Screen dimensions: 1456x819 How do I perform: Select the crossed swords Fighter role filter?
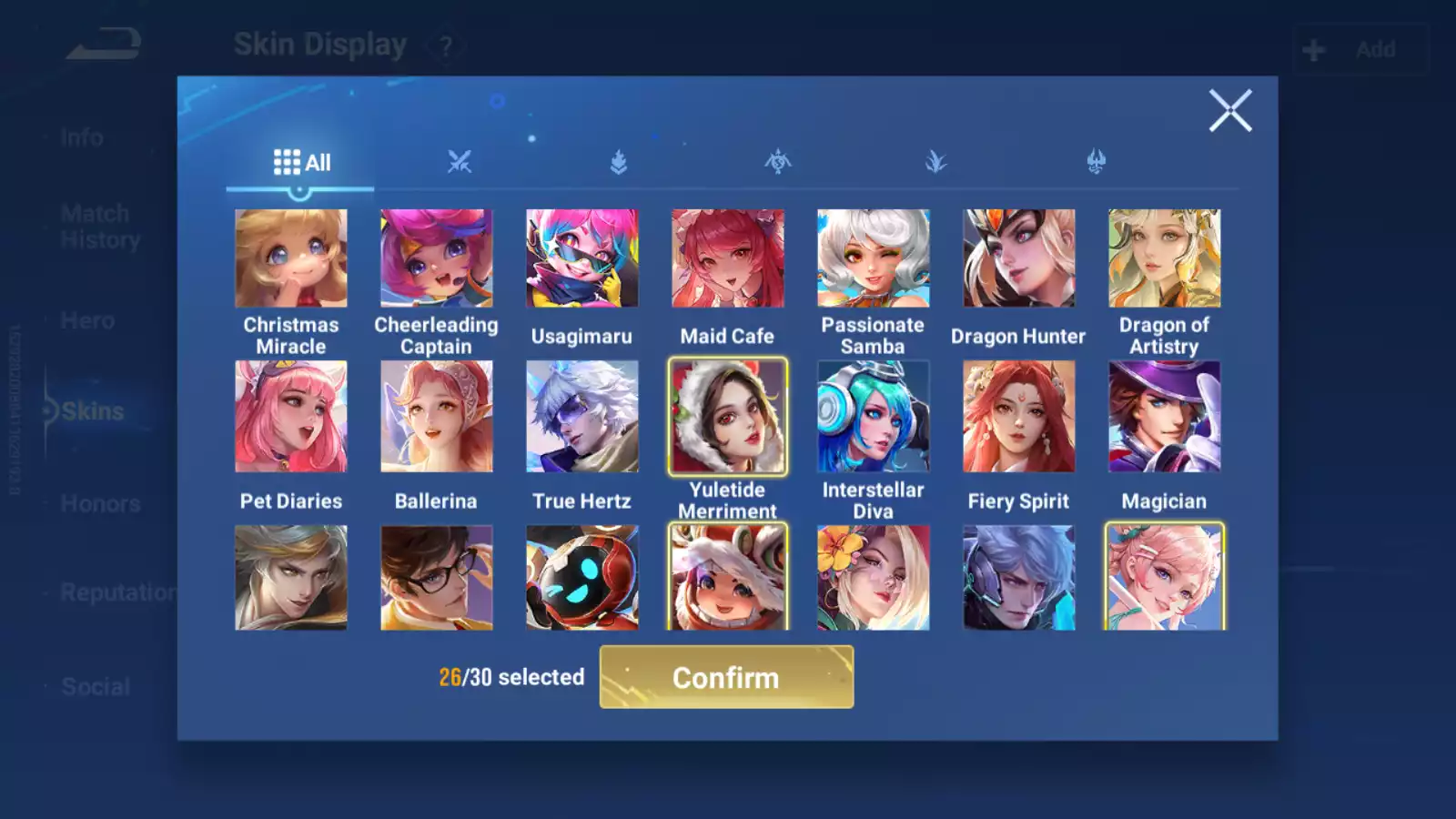point(460,162)
